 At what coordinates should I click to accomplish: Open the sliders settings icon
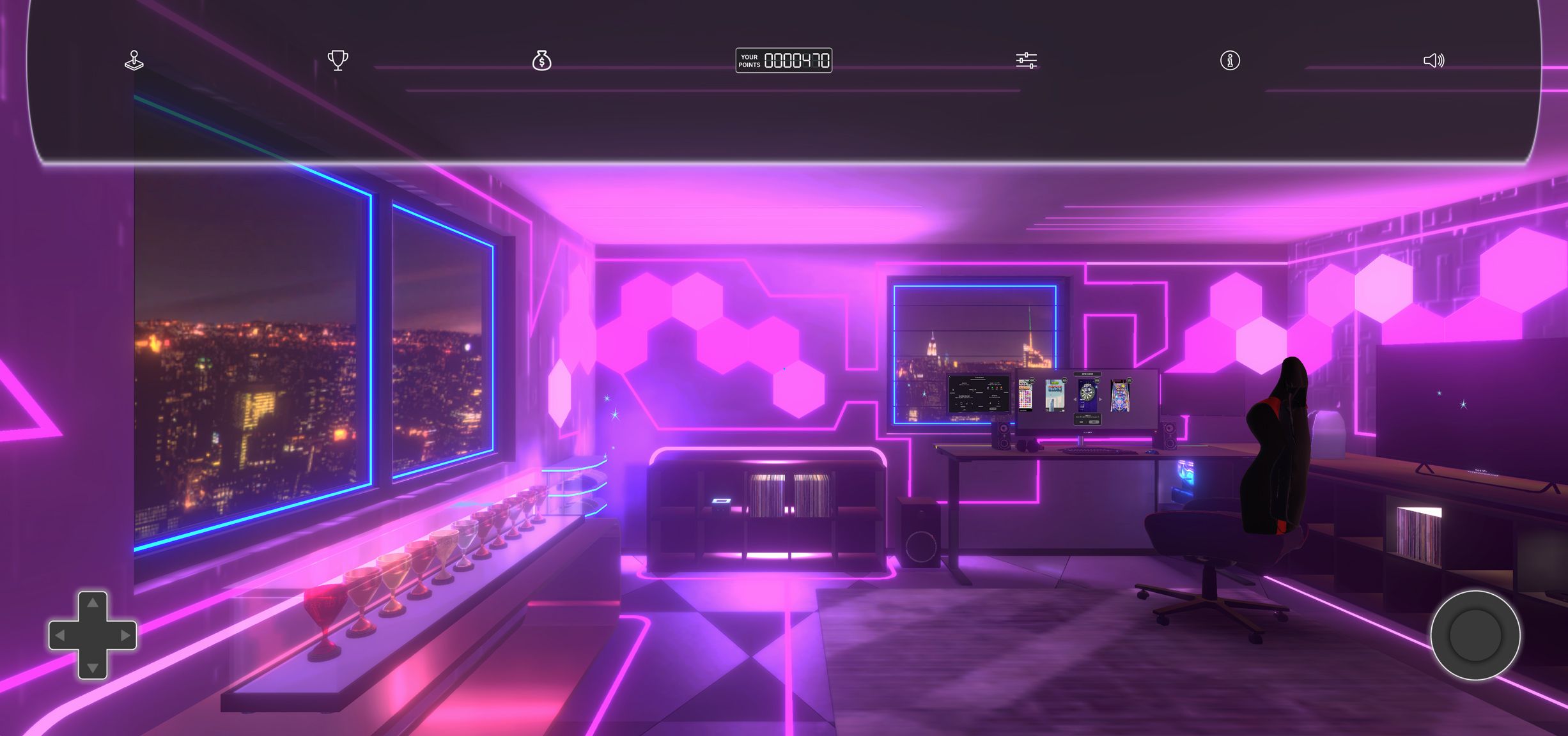click(x=1026, y=61)
